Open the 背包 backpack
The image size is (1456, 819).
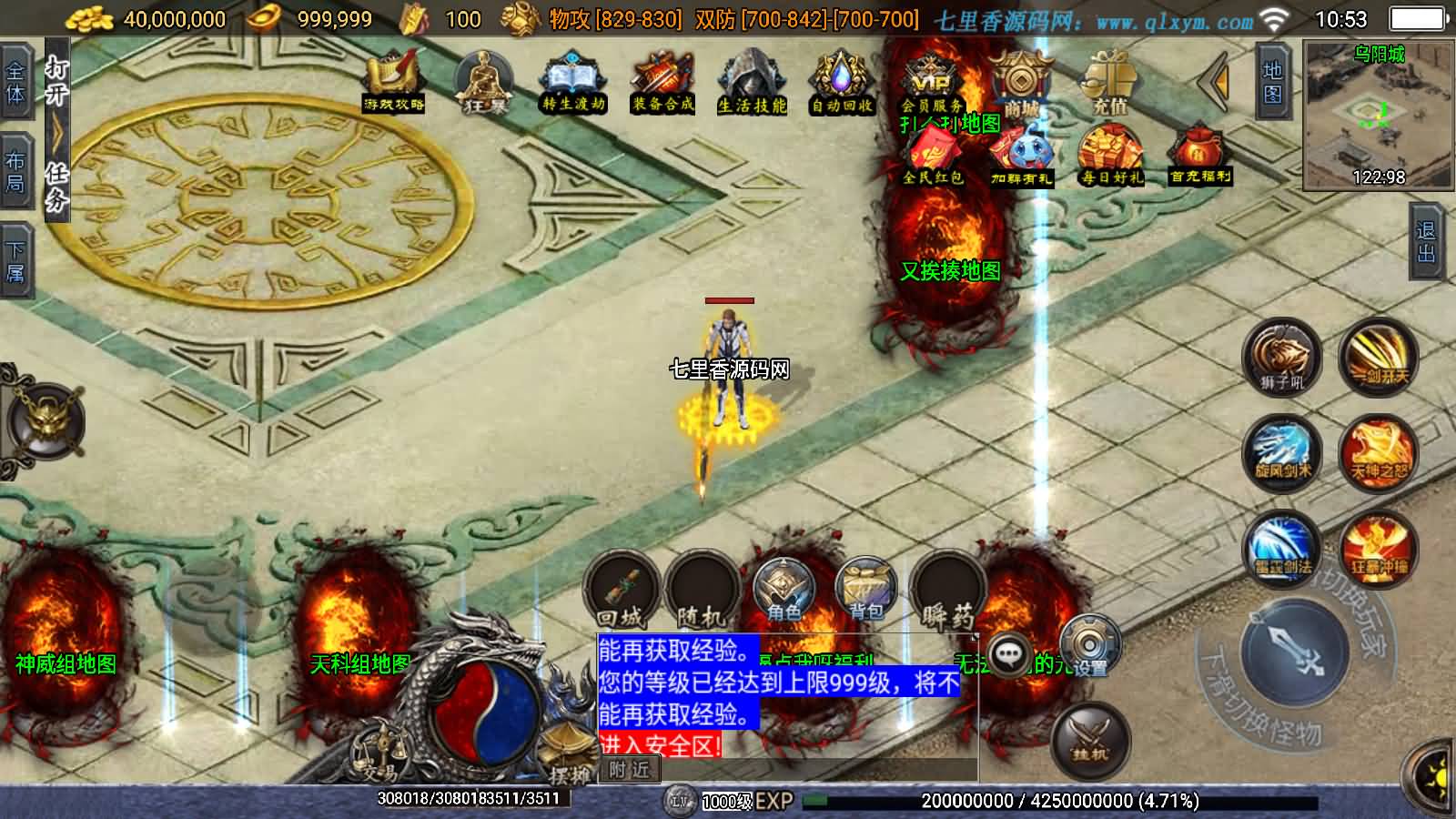(x=865, y=590)
